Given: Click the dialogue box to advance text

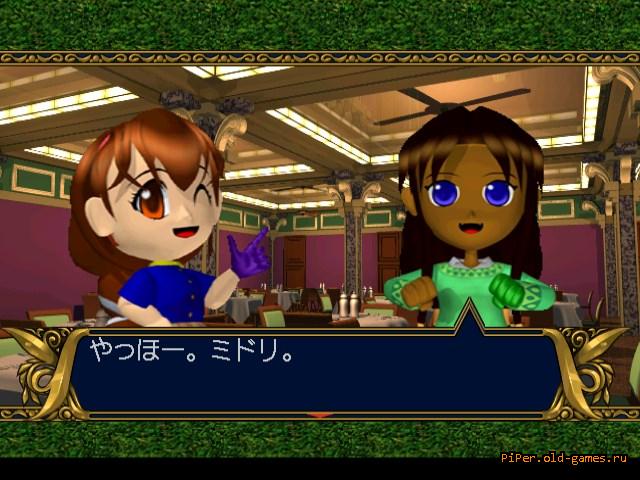Looking at the screenshot, I should point(320,372).
